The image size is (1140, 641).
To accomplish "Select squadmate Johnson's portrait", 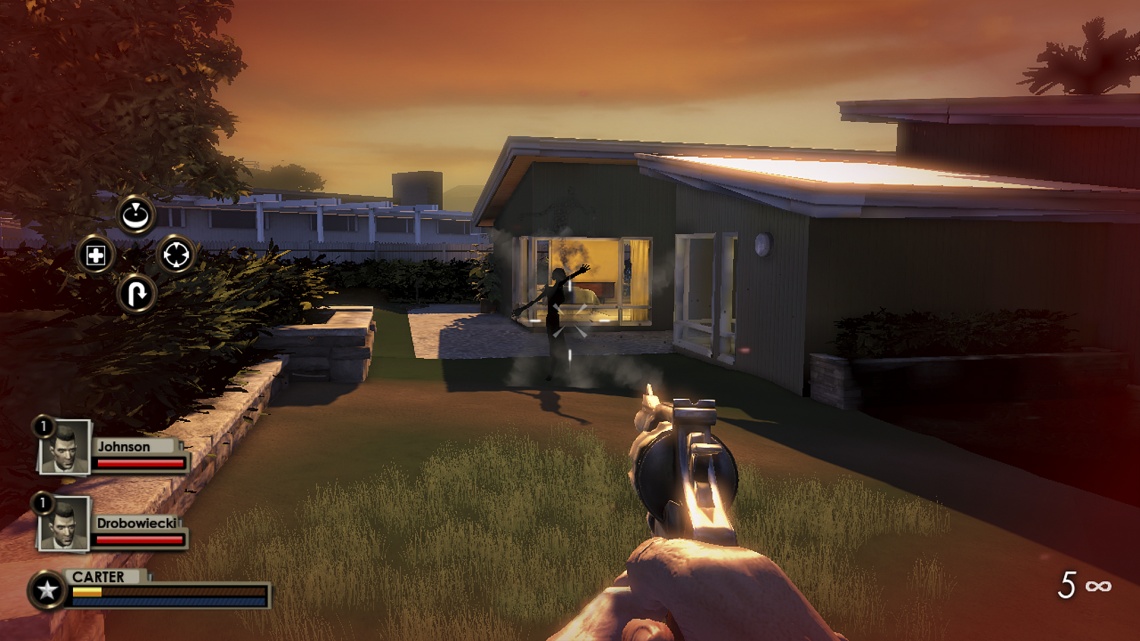I will (65, 448).
